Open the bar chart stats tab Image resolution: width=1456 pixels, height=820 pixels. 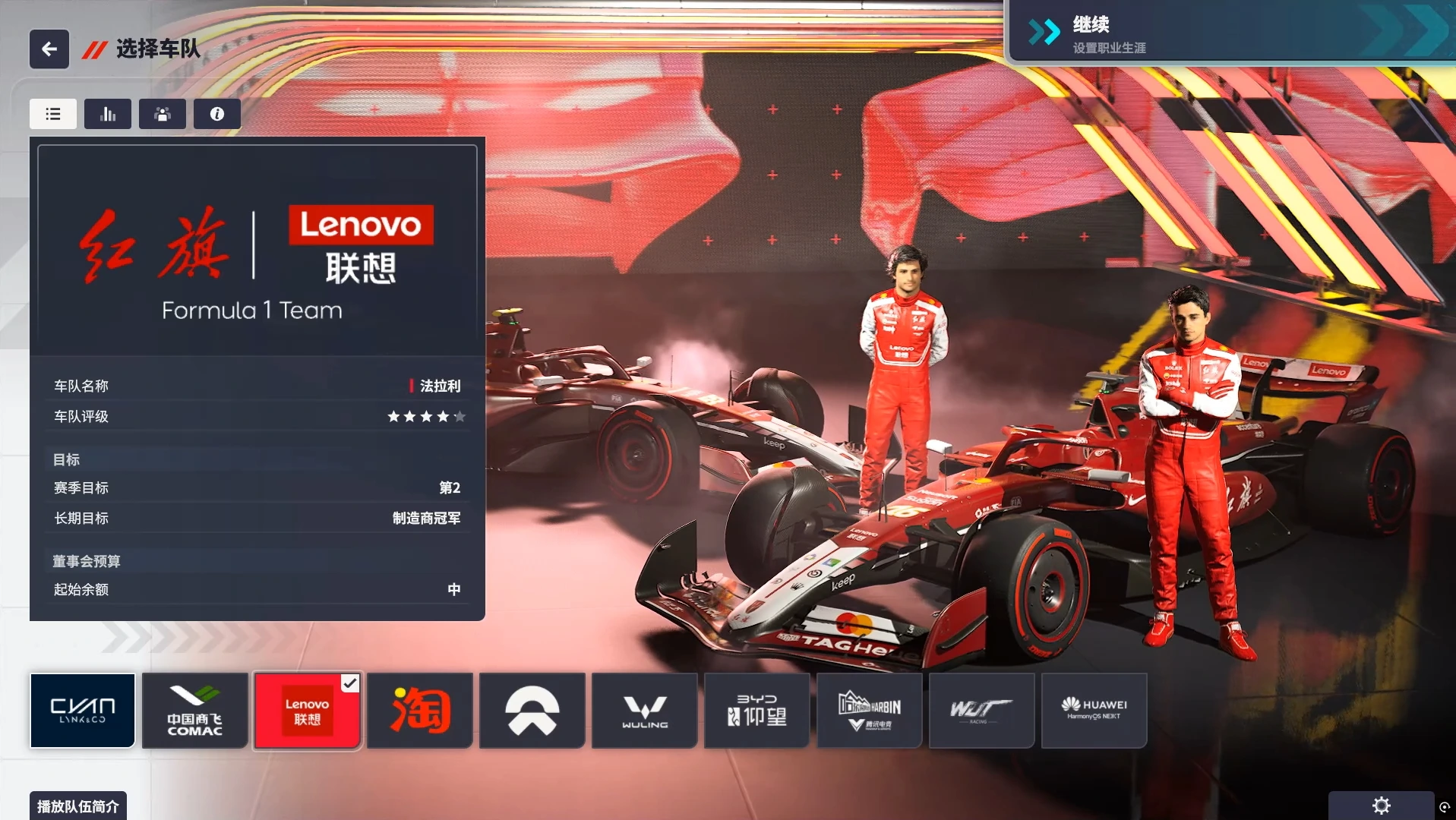click(x=108, y=114)
